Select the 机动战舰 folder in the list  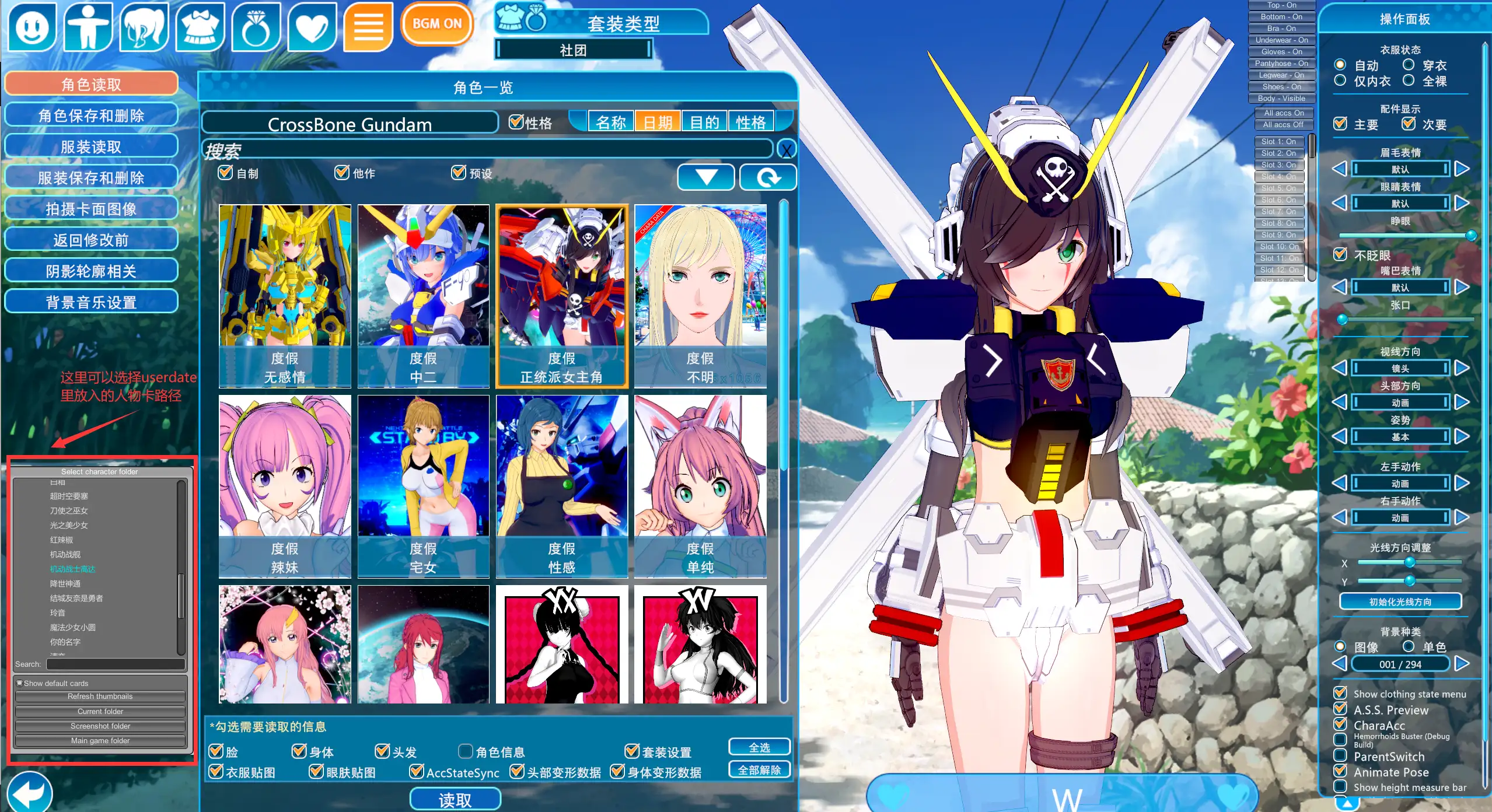click(65, 554)
